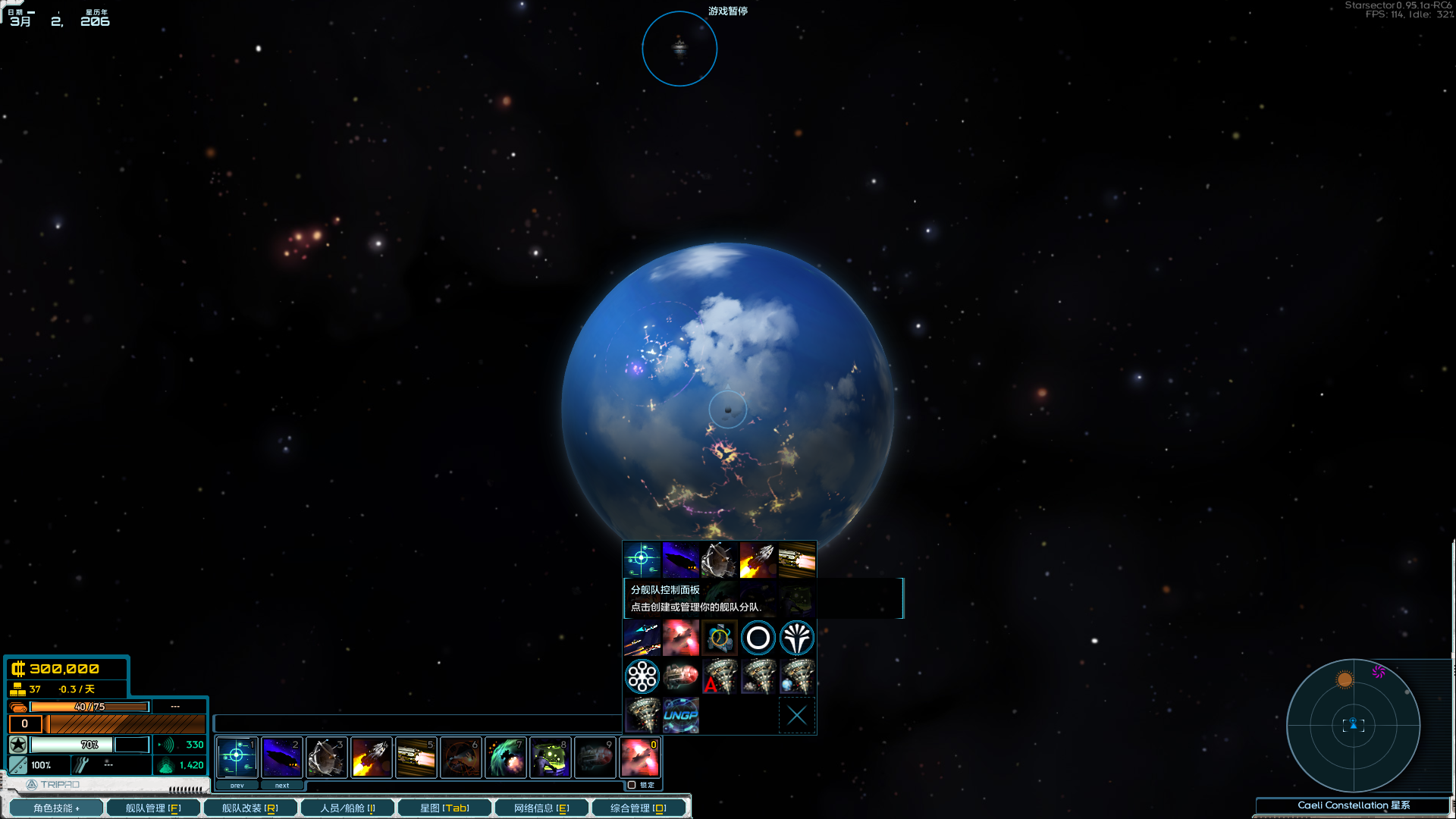The image size is (1456, 819).
Task: Switch to next ability bar with next
Action: coord(282,786)
